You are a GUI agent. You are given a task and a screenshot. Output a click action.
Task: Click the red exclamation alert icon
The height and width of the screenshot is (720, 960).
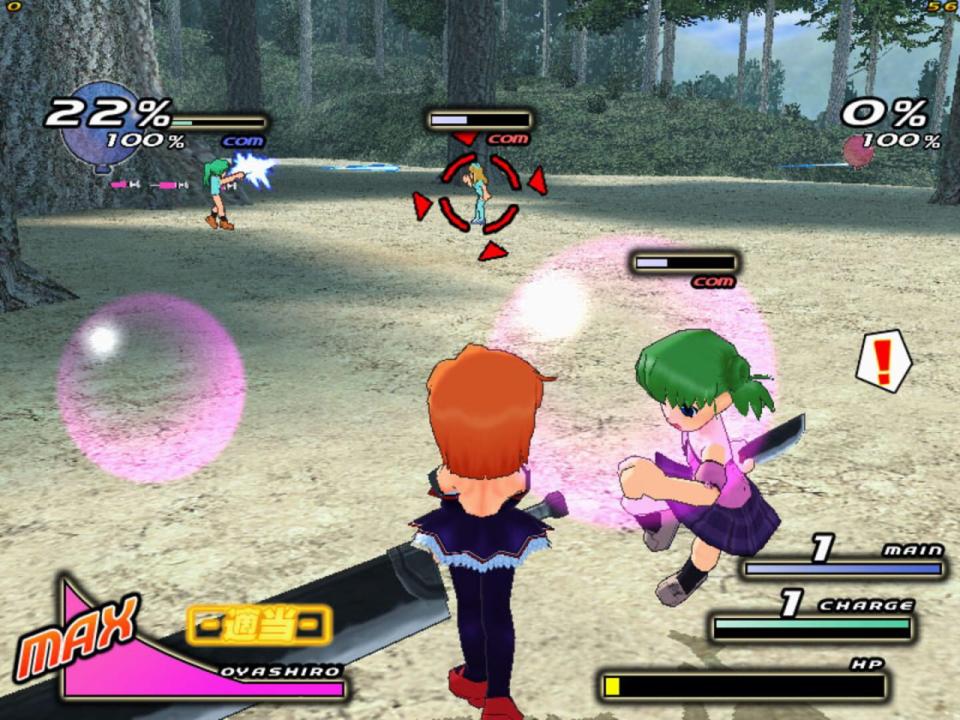[x=884, y=361]
